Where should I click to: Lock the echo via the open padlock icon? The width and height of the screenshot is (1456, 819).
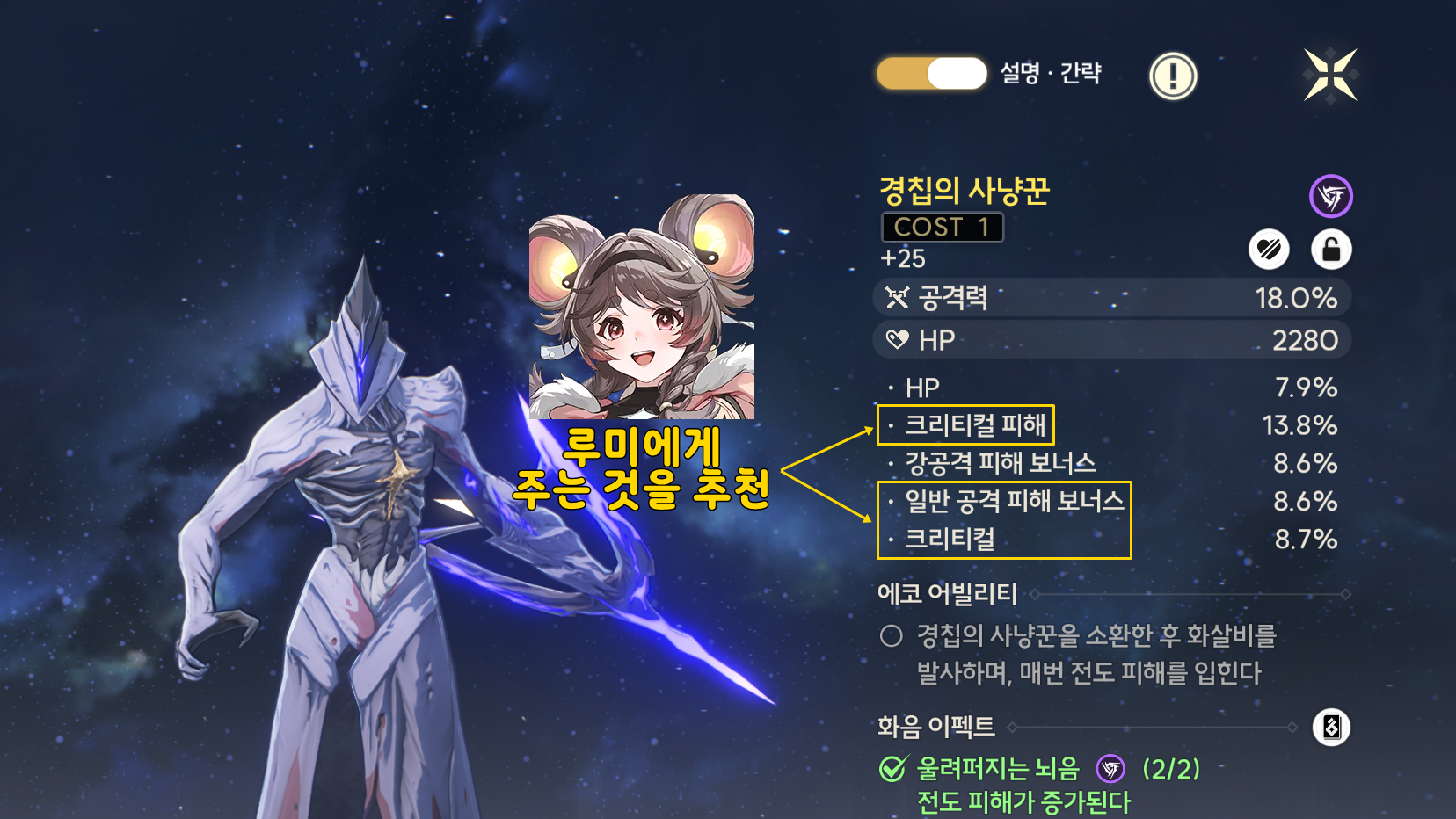tap(1331, 249)
